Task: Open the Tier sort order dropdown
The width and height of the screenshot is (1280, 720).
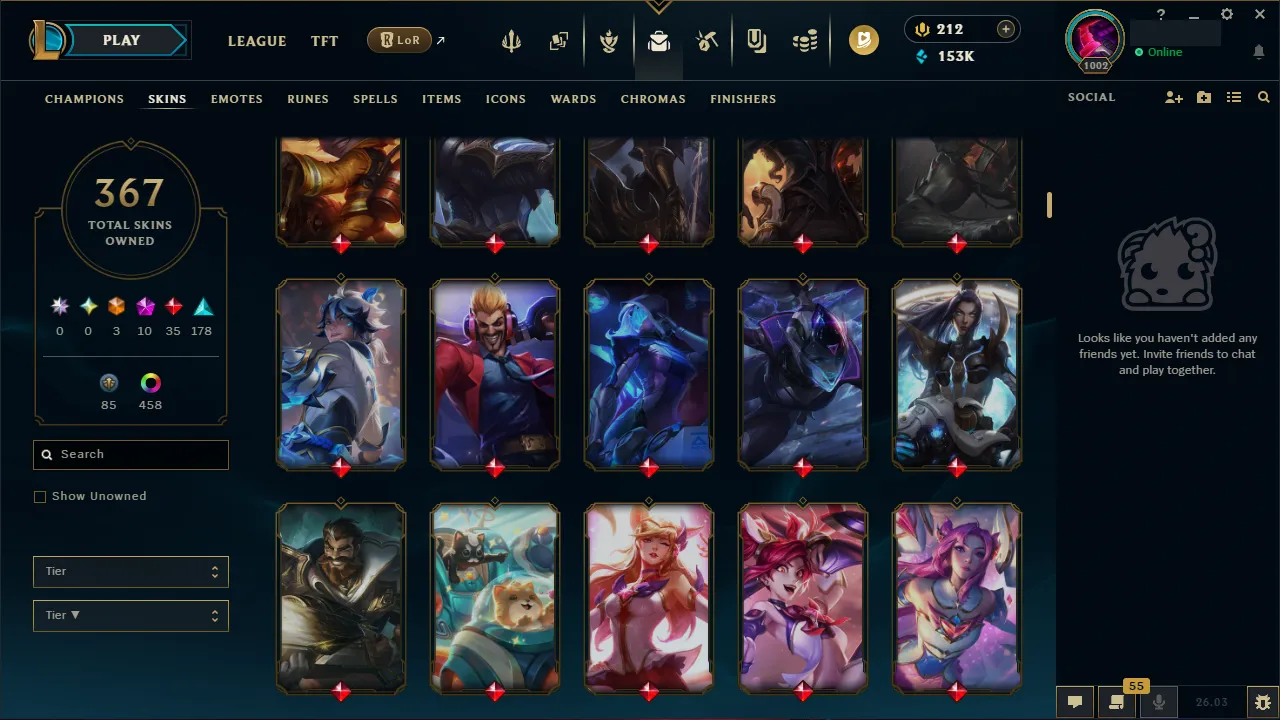Action: click(x=130, y=615)
